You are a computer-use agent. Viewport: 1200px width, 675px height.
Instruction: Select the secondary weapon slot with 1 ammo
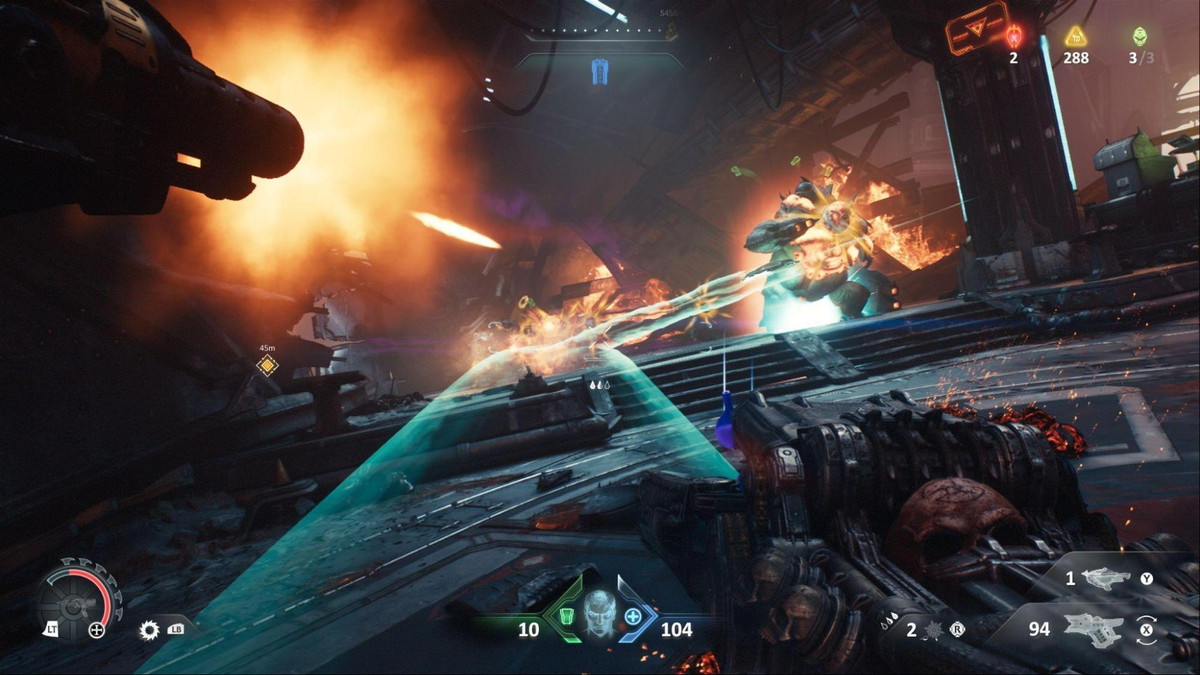coord(1103,578)
